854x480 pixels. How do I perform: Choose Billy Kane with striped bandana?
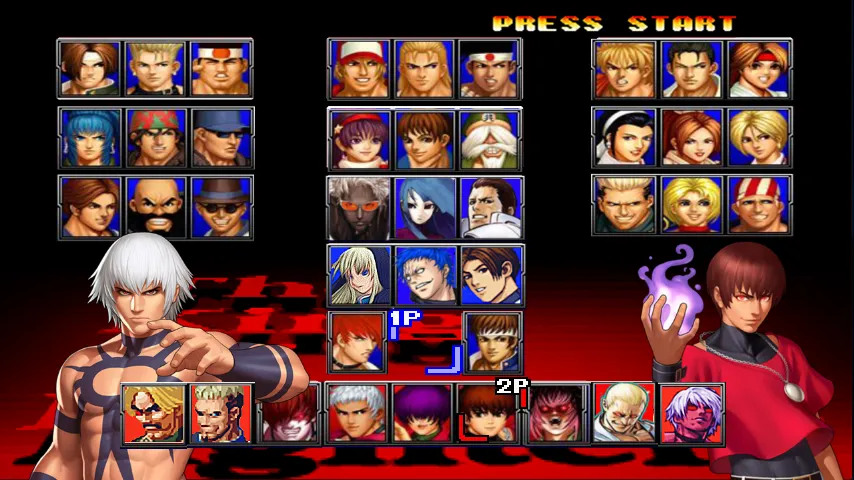758,205
